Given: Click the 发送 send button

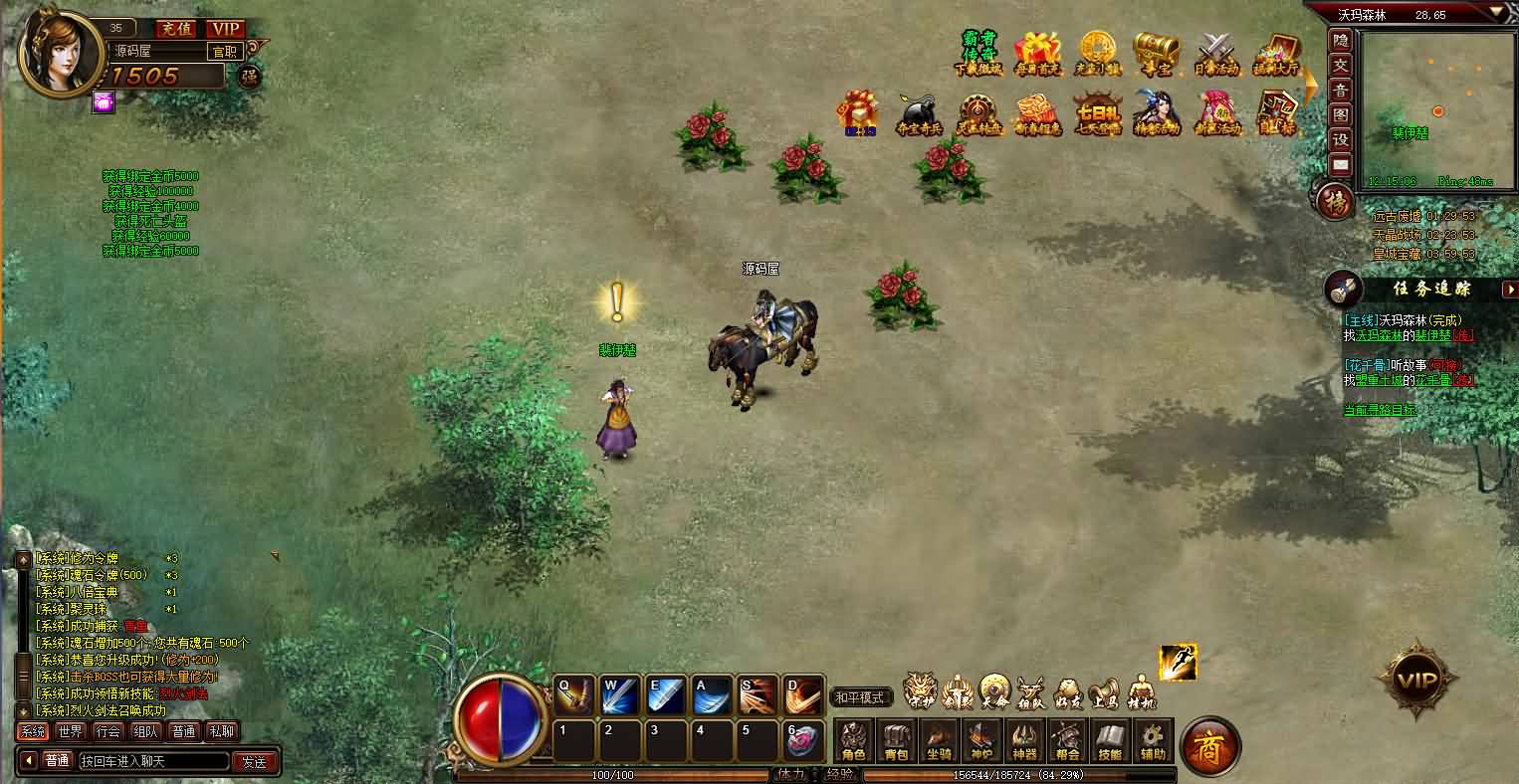Looking at the screenshot, I should (255, 761).
